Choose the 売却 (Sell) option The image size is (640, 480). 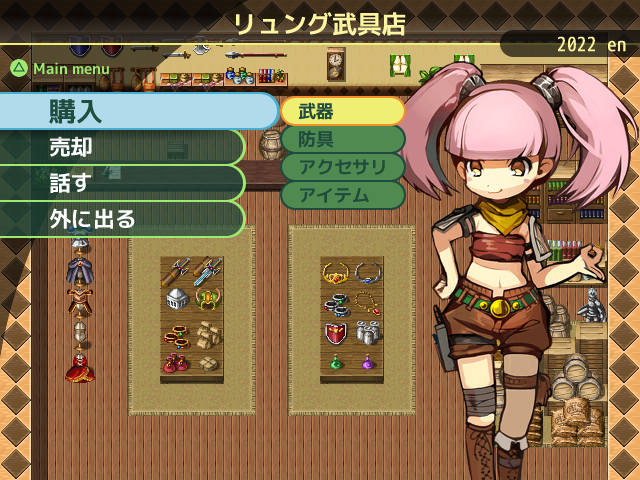click(120, 147)
